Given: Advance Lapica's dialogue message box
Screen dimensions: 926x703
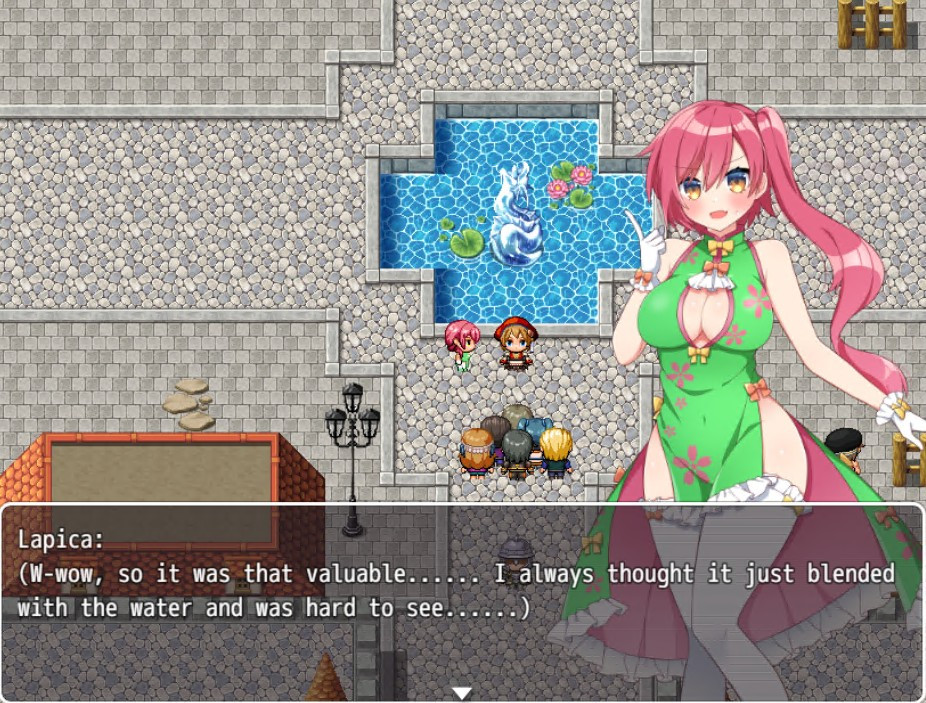Looking at the screenshot, I should point(300,600).
